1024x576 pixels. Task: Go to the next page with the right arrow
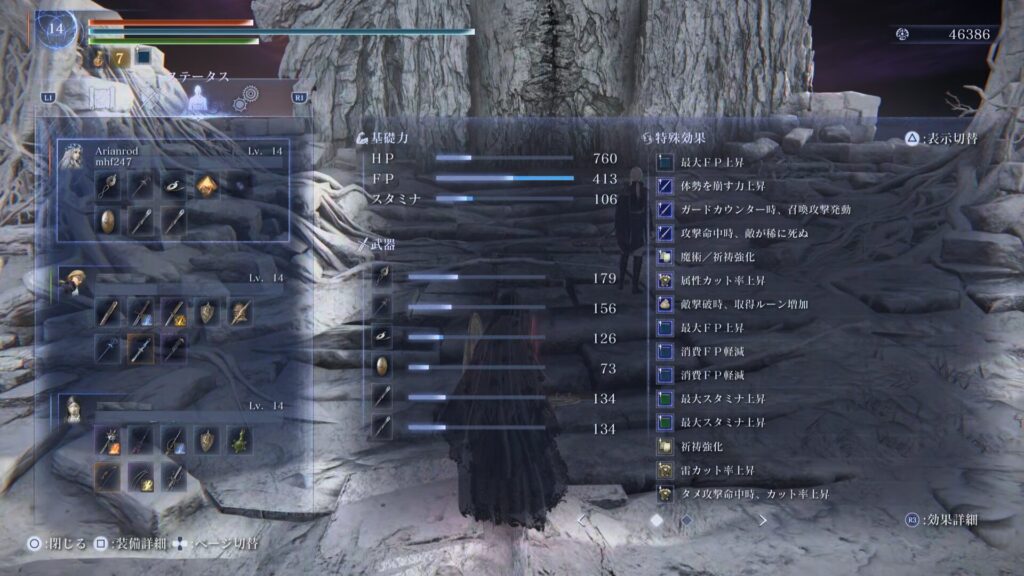[x=763, y=520]
